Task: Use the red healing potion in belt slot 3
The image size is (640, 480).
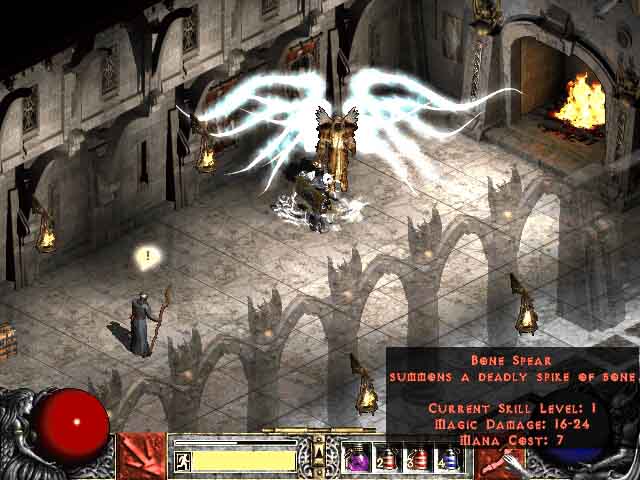Action: pos(419,458)
